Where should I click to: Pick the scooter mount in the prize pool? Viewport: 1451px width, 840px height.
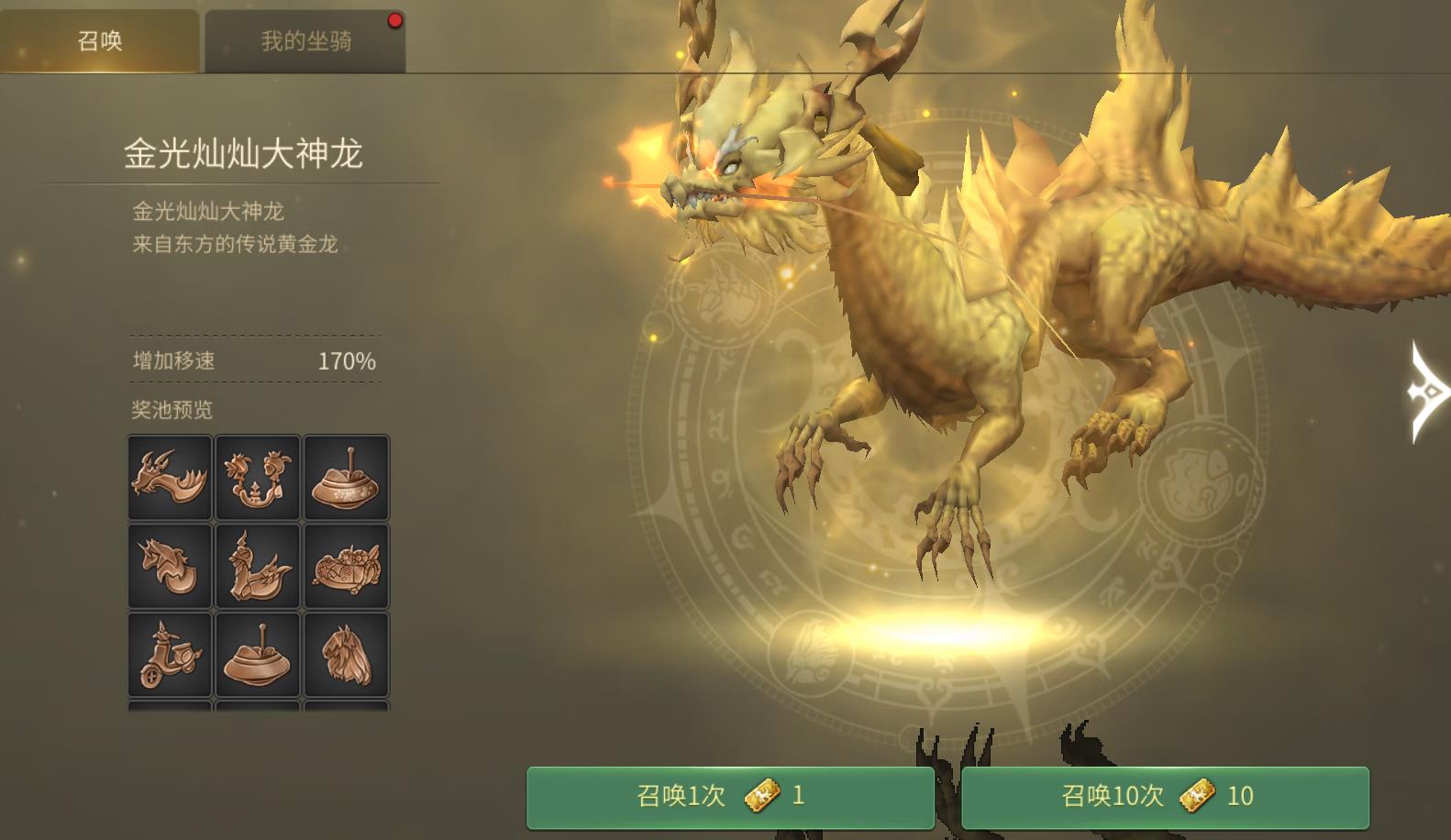coord(170,655)
